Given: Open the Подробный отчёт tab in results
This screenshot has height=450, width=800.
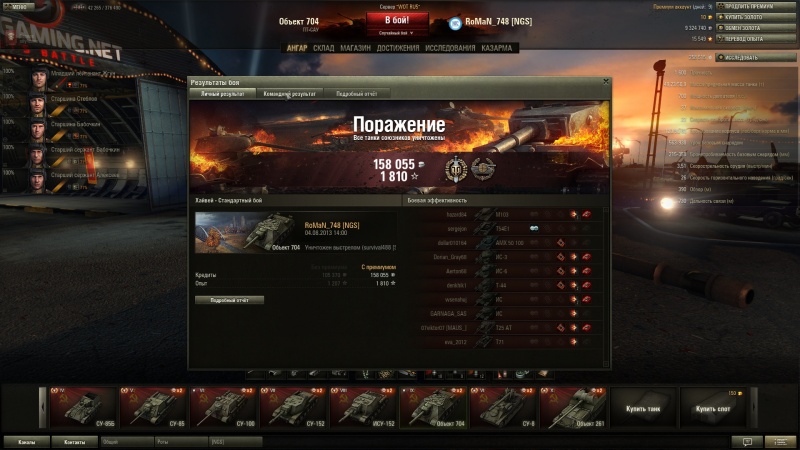Looking at the screenshot, I should point(356,94).
